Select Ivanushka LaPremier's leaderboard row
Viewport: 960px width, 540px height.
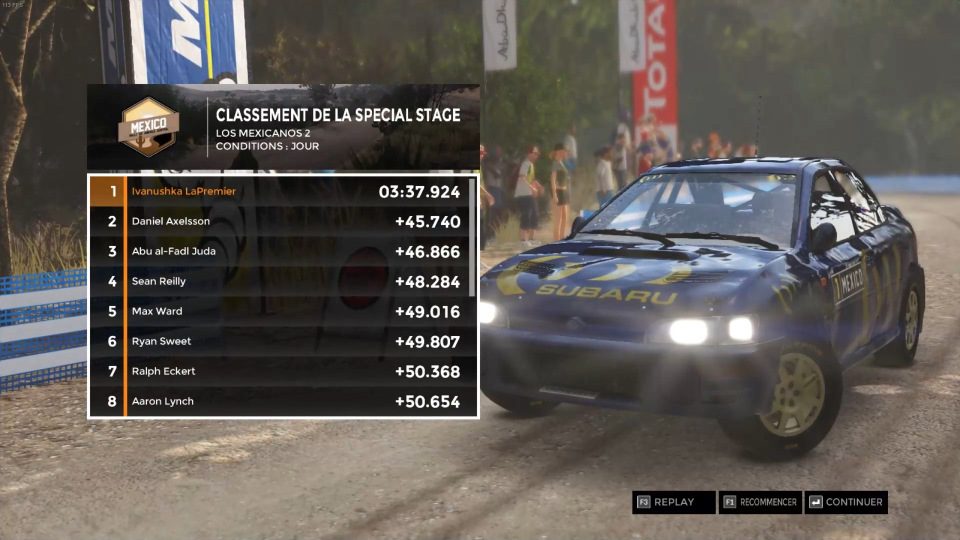278,191
